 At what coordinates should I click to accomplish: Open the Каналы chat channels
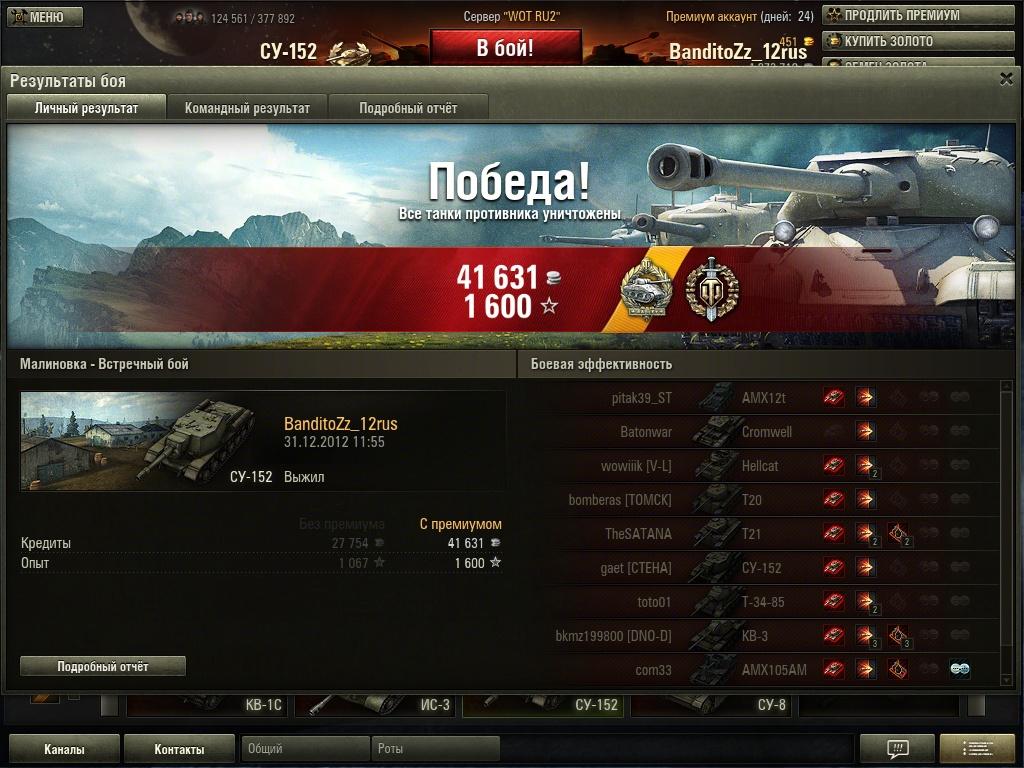pyautogui.click(x=64, y=749)
